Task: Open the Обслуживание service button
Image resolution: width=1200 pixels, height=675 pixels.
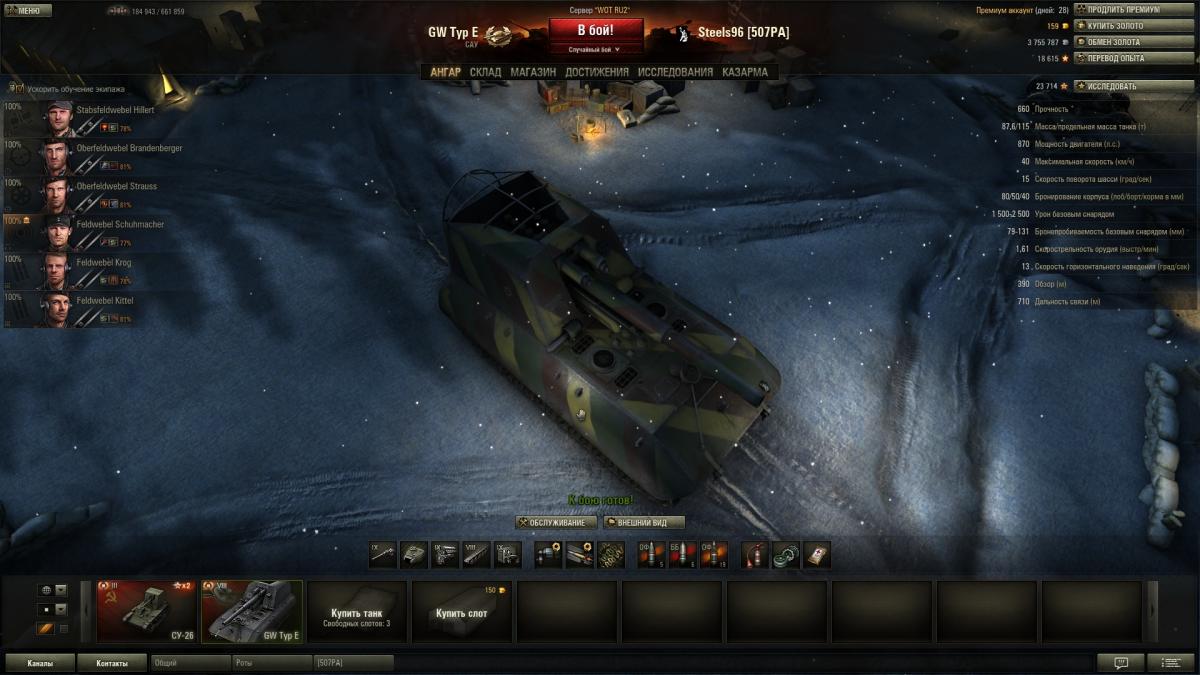Action: 556,522
